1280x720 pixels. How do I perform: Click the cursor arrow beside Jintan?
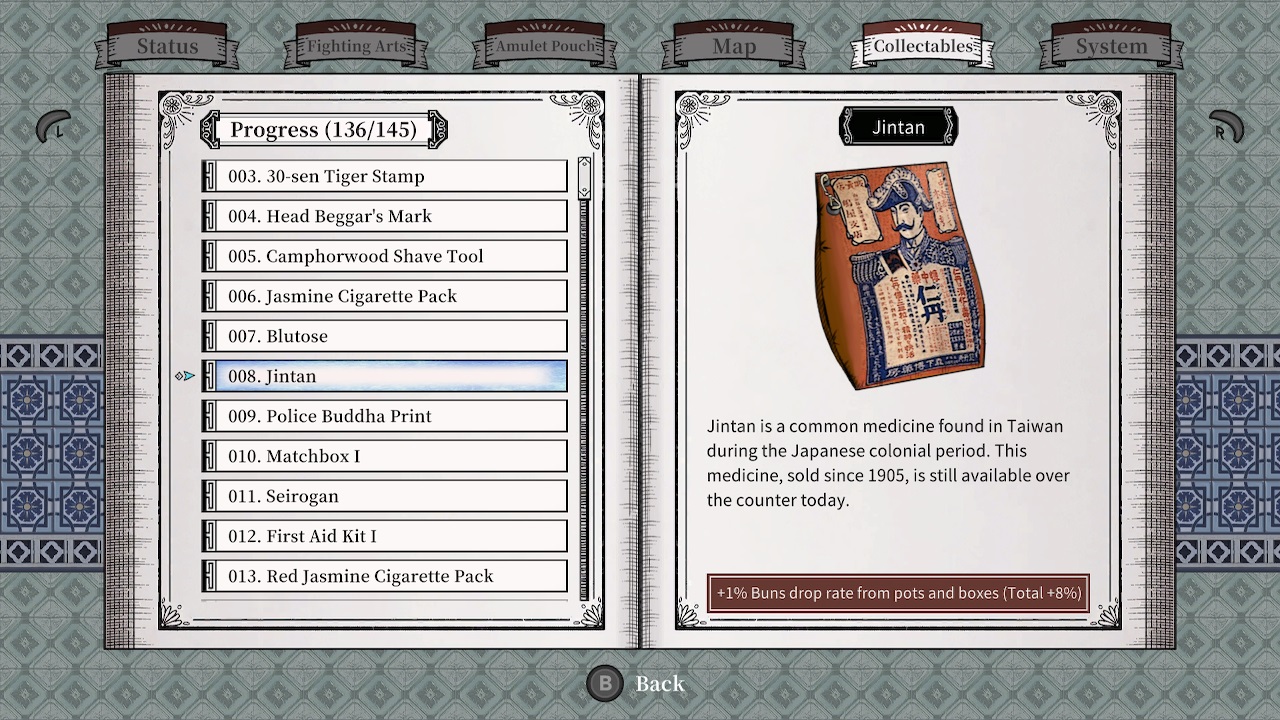[185, 376]
